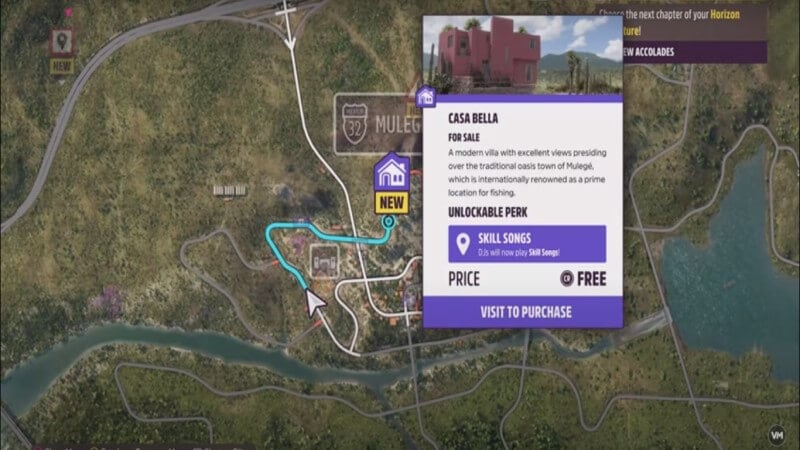Click the white player arrow on the map
The width and height of the screenshot is (800, 450).
[318, 302]
